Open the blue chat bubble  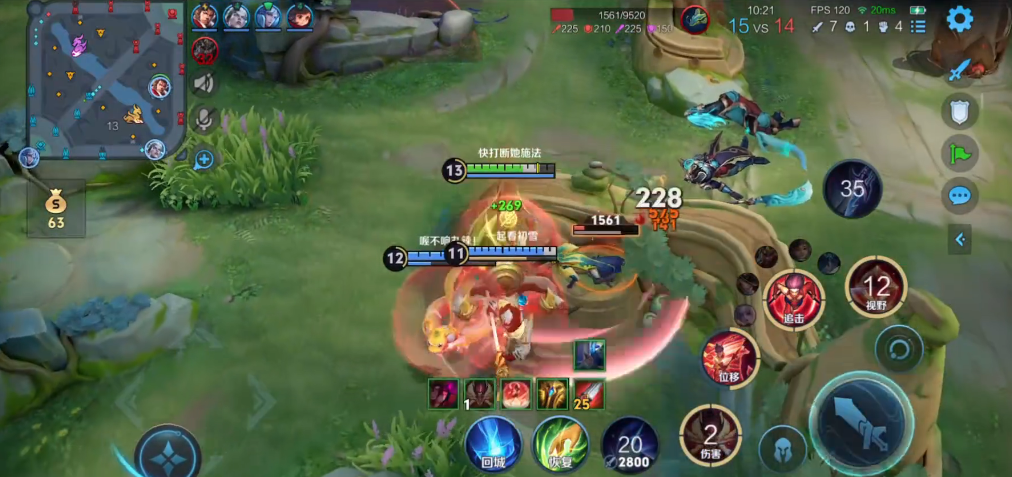coord(960,195)
